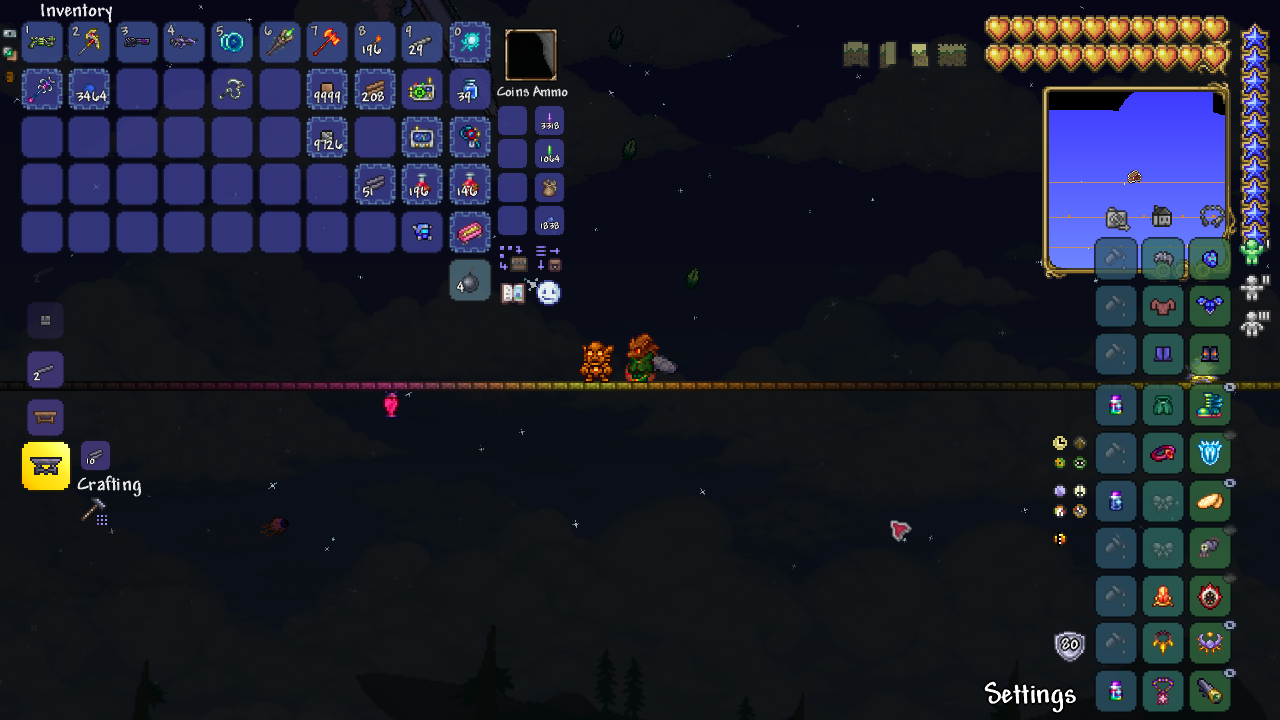The image size is (1280, 720).
Task: Pick up the wood stack of 208
Action: pyautogui.click(x=375, y=90)
